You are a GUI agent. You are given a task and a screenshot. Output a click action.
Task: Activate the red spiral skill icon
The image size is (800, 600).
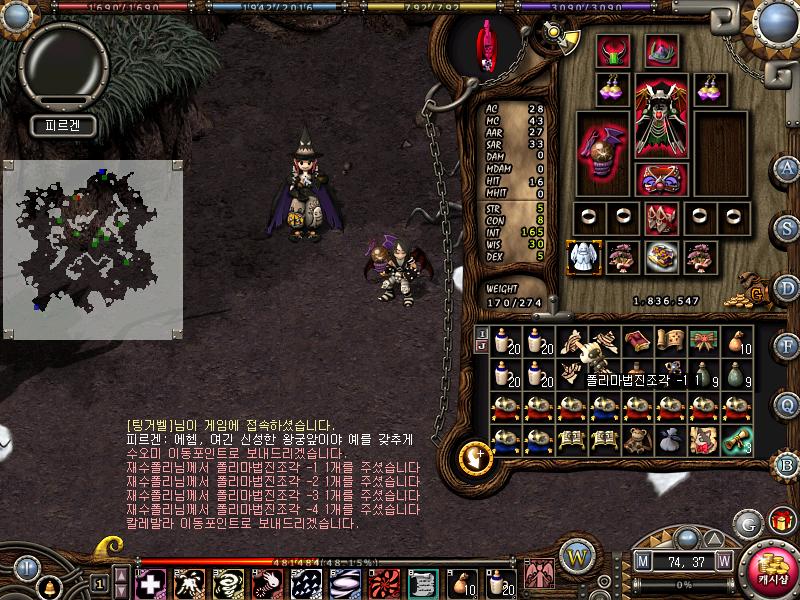click(x=383, y=582)
